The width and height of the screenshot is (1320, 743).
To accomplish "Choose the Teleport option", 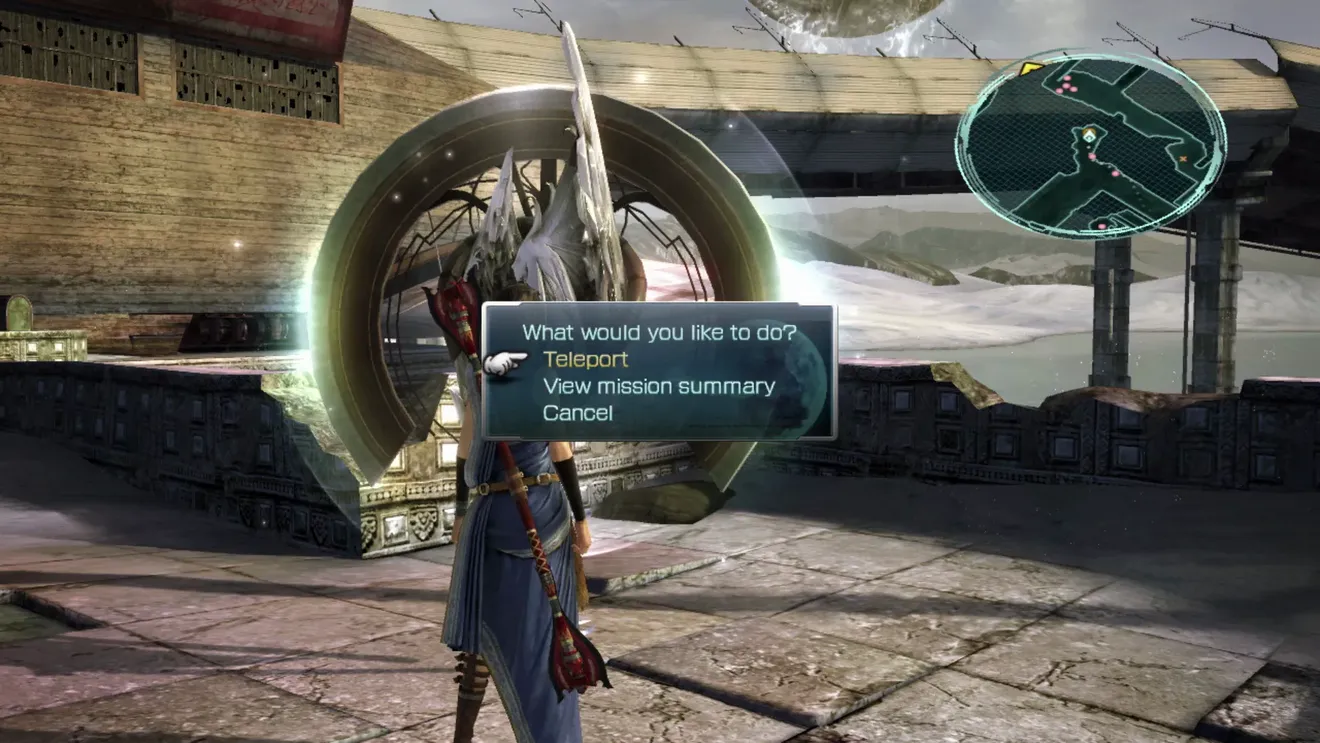I will click(585, 360).
